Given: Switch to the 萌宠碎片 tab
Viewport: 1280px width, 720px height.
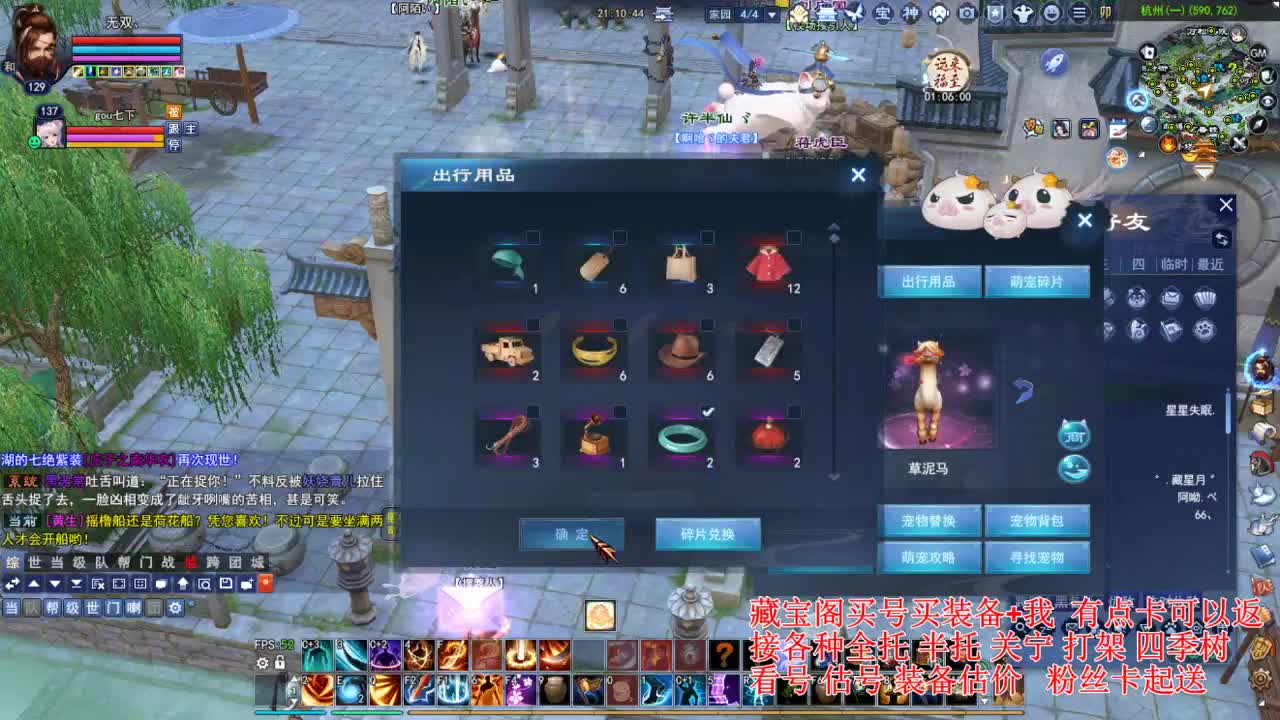Looking at the screenshot, I should click(x=1039, y=283).
